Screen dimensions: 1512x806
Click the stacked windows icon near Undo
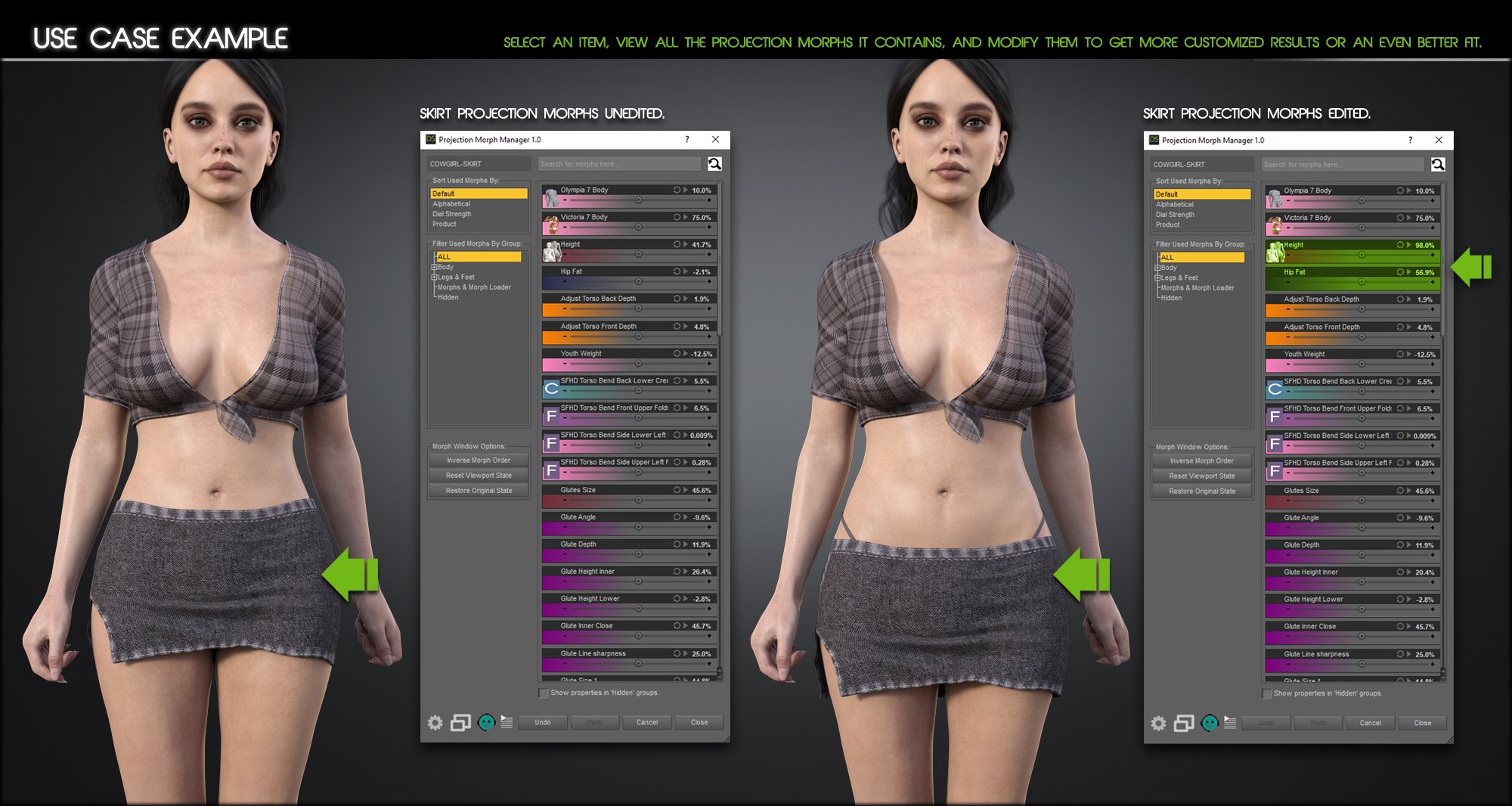(460, 722)
